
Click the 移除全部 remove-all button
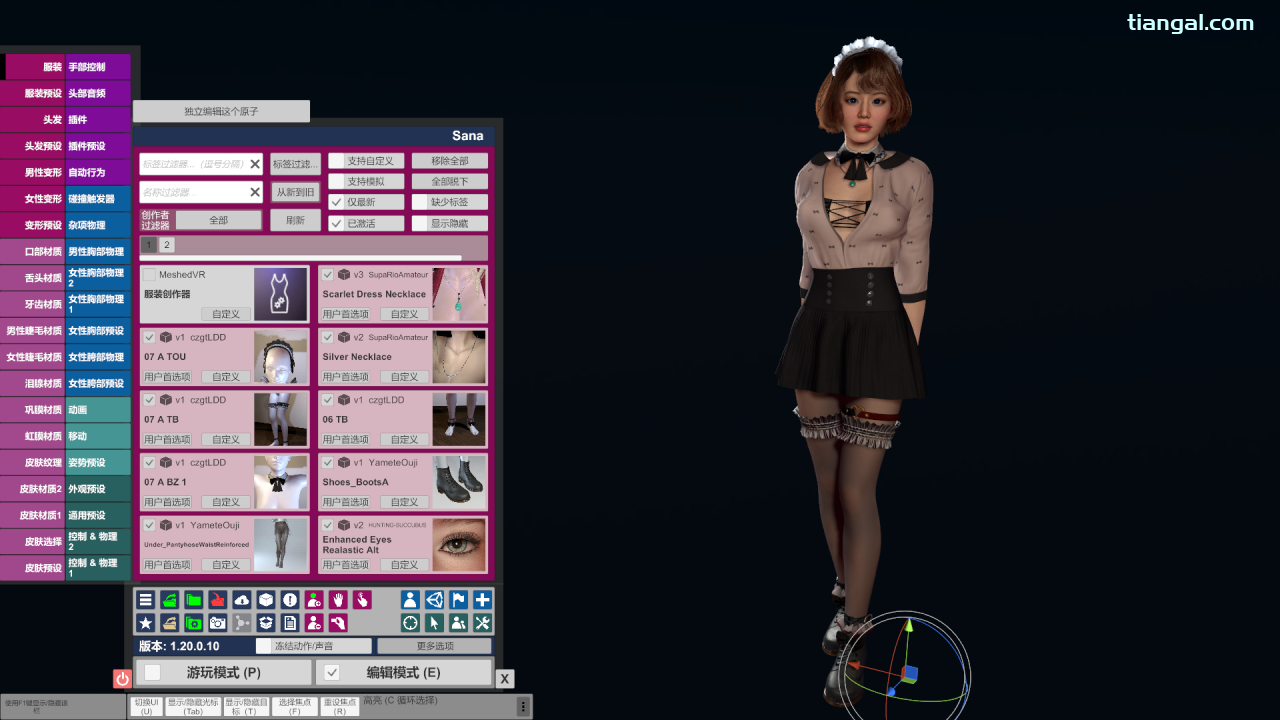click(449, 160)
